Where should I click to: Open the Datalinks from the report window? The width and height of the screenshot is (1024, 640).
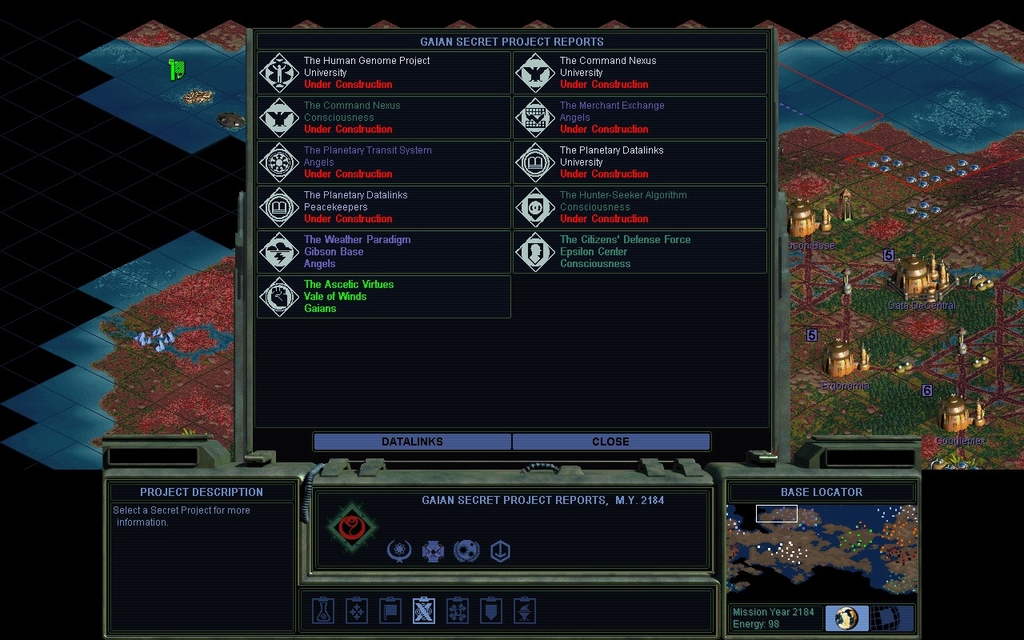coord(412,442)
